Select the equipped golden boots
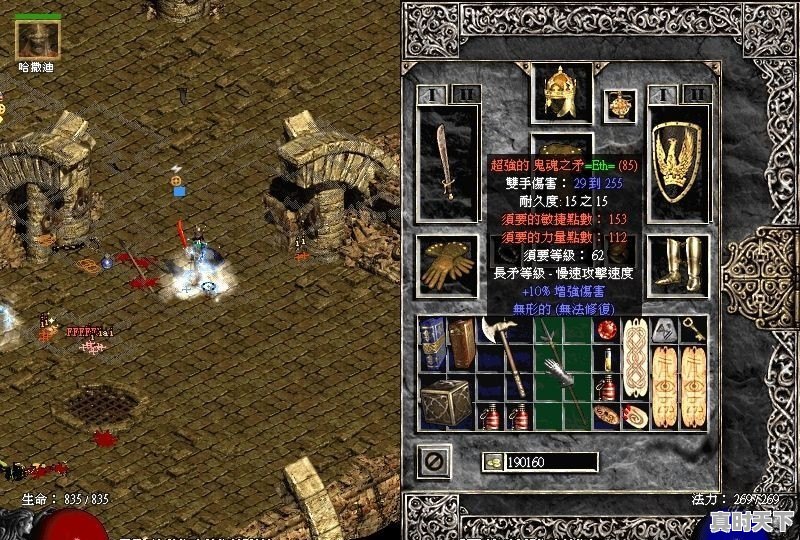 pos(679,265)
